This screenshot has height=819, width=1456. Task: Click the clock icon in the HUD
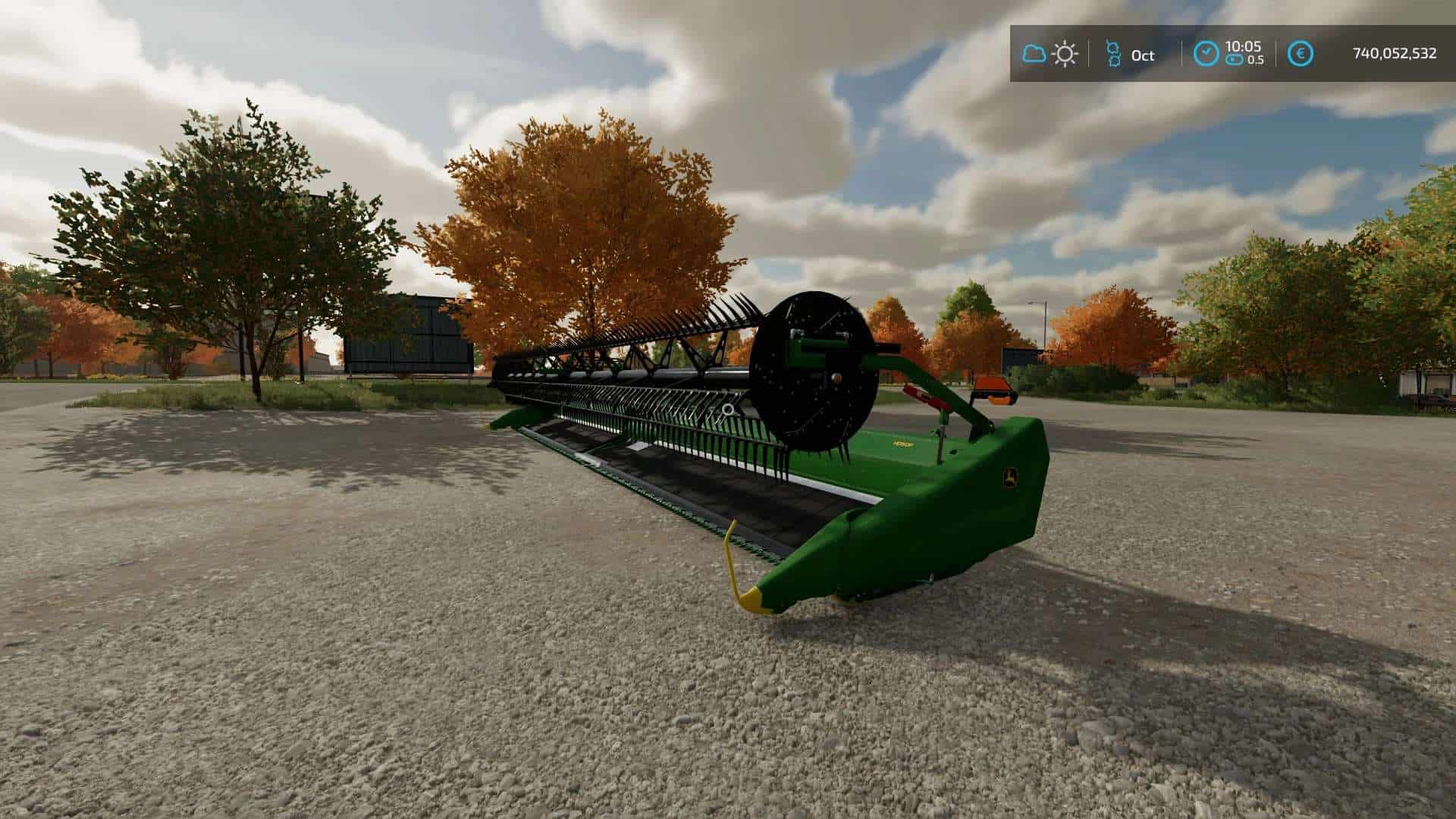(1207, 54)
